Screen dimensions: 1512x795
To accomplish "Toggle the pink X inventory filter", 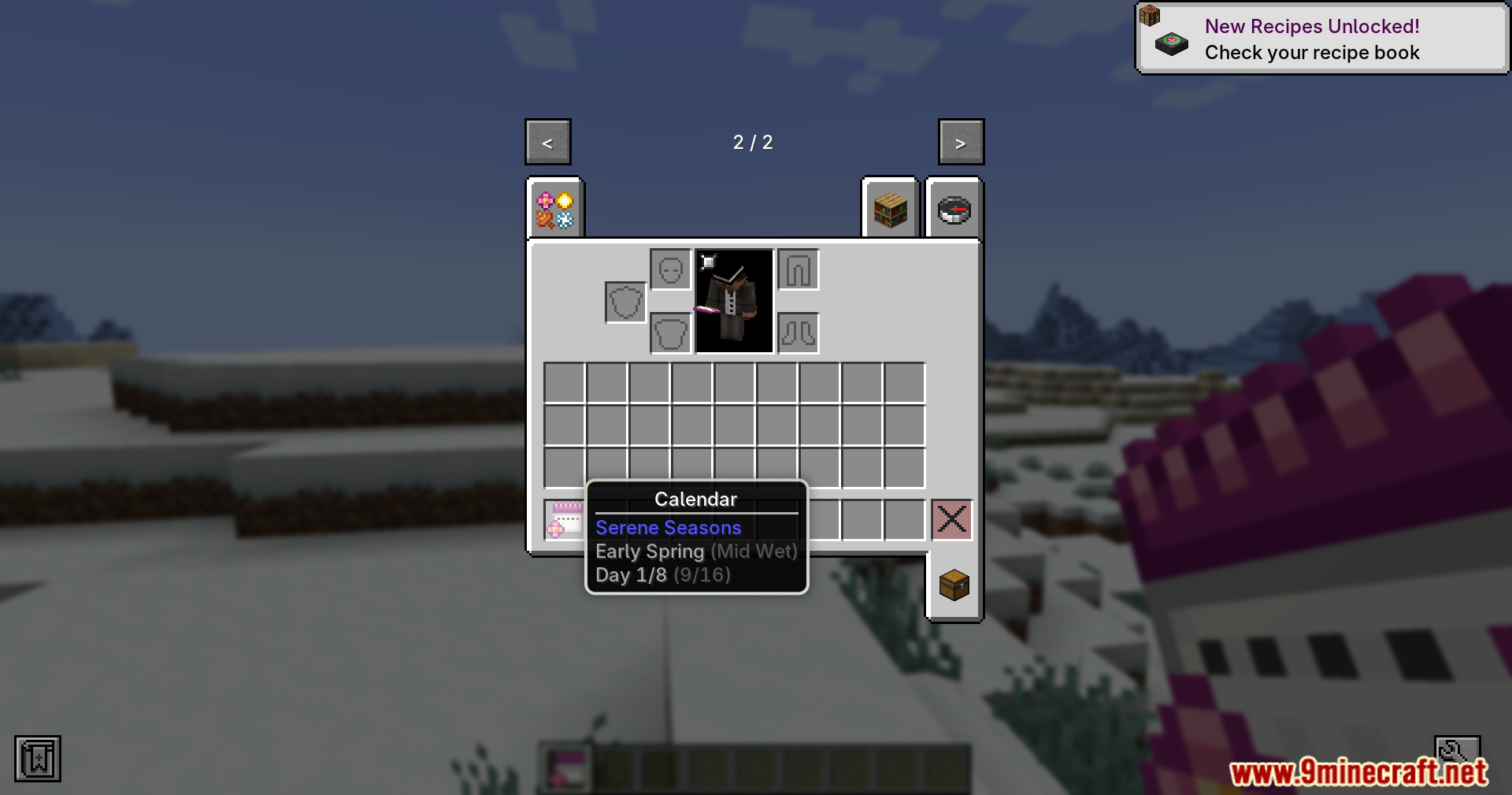I will pyautogui.click(x=951, y=519).
